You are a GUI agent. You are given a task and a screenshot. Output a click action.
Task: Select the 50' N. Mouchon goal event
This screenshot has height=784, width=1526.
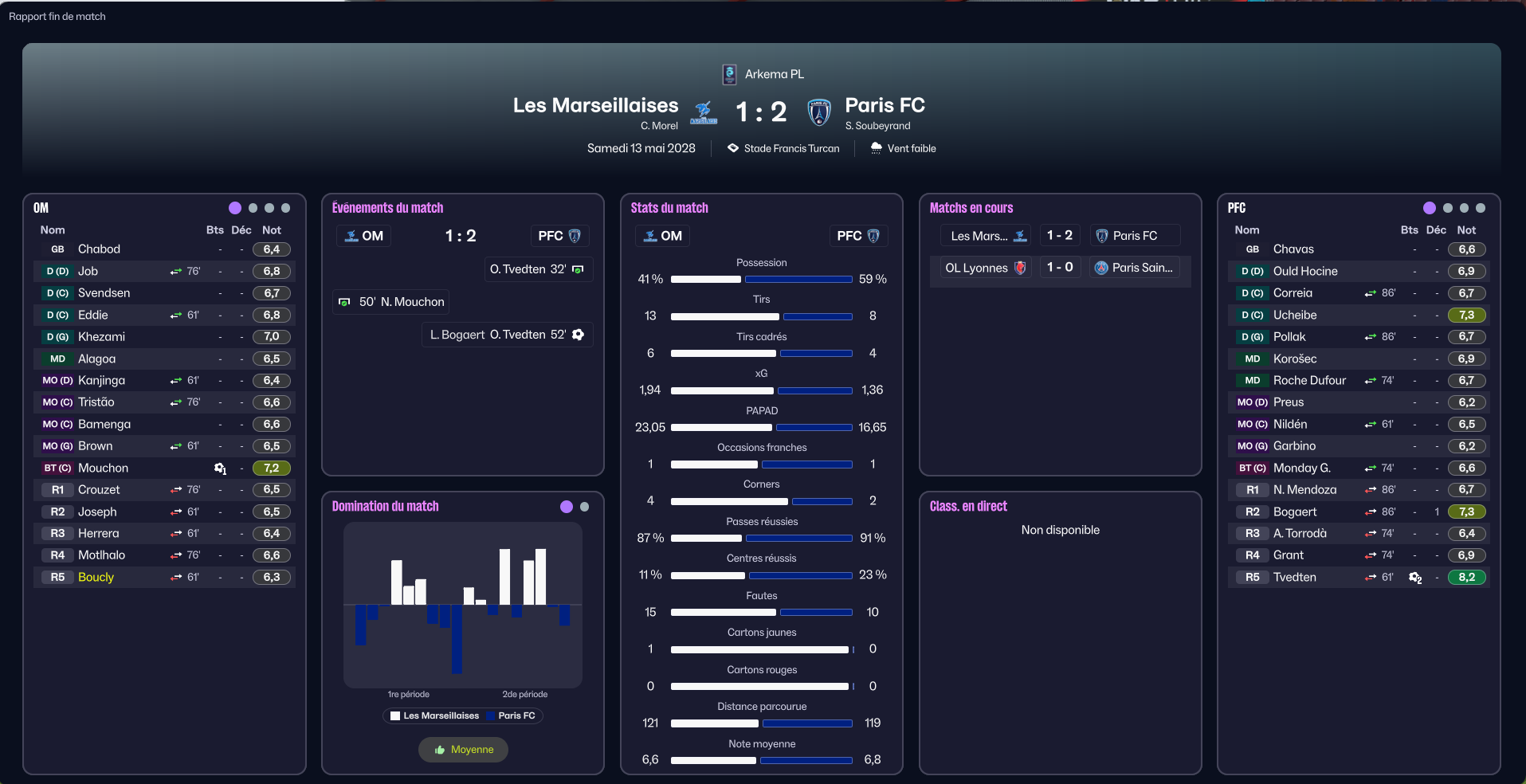(x=391, y=302)
